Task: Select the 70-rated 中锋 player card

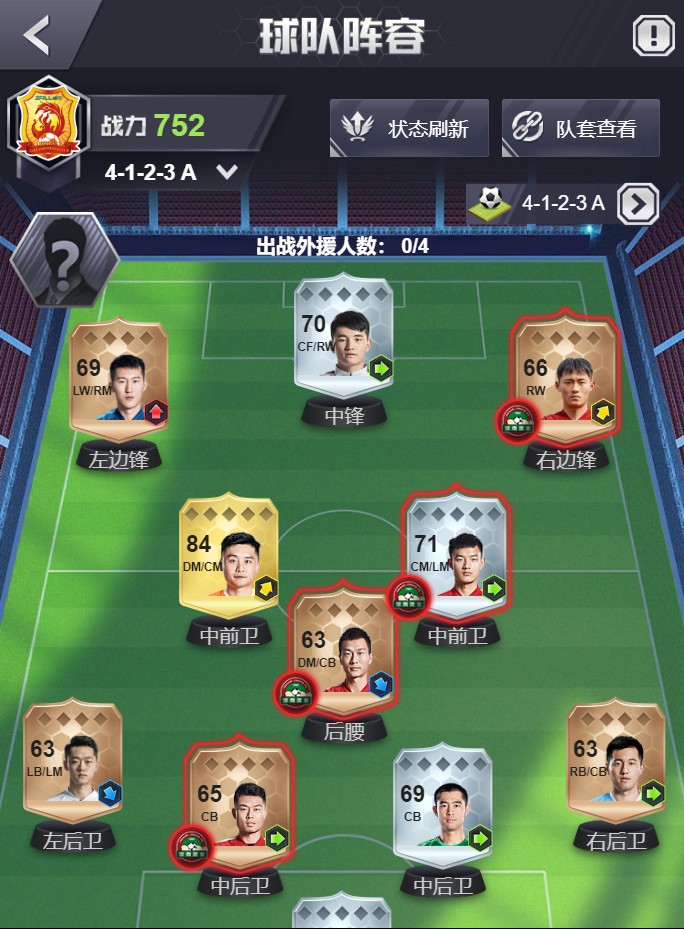Action: point(344,346)
